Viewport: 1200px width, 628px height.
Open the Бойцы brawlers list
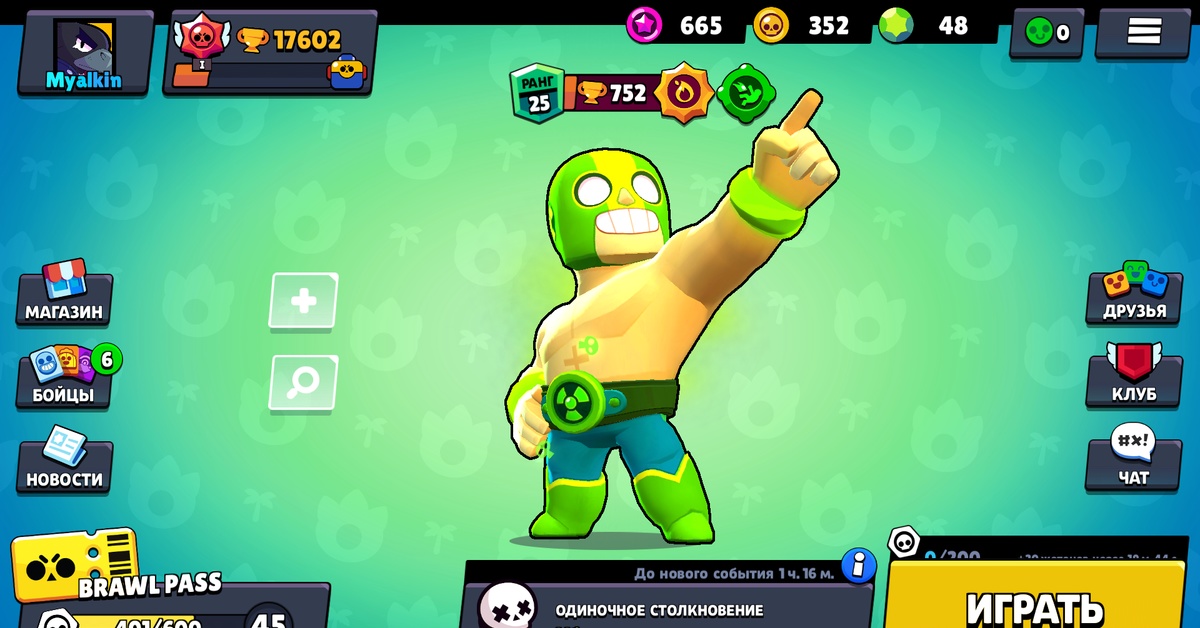(x=66, y=378)
